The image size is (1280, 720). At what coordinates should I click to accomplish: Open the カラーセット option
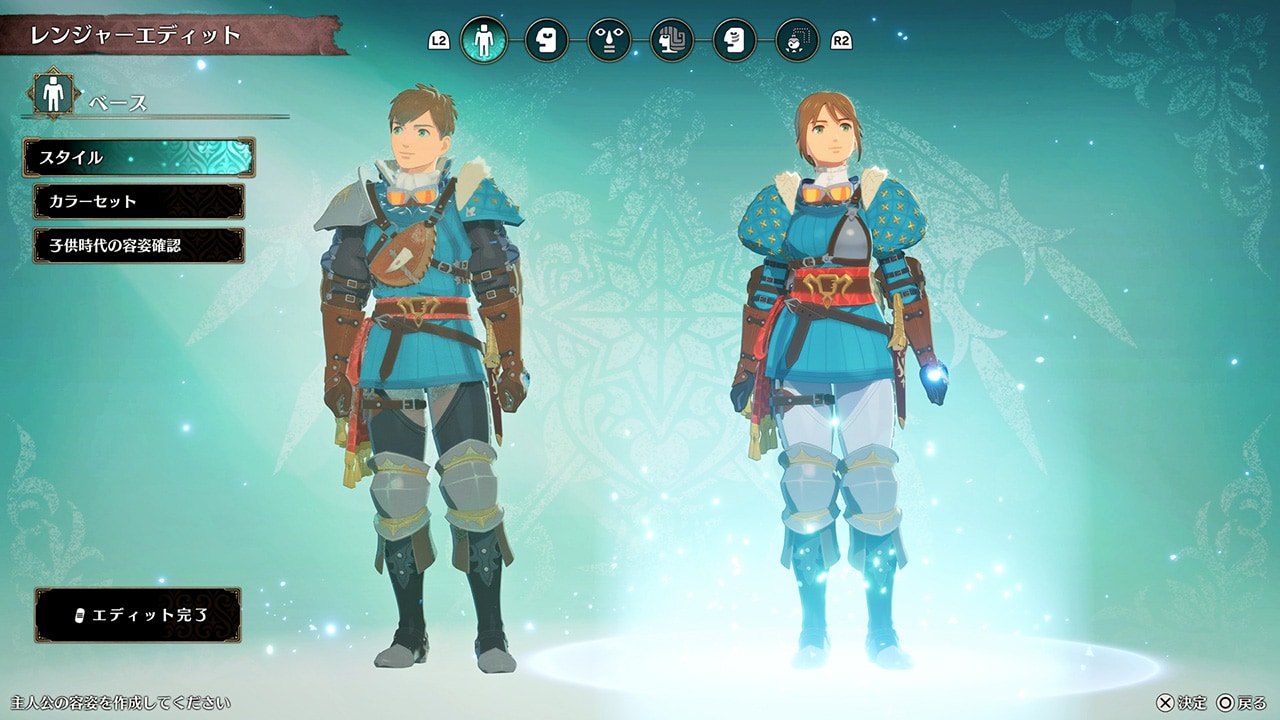pos(139,201)
